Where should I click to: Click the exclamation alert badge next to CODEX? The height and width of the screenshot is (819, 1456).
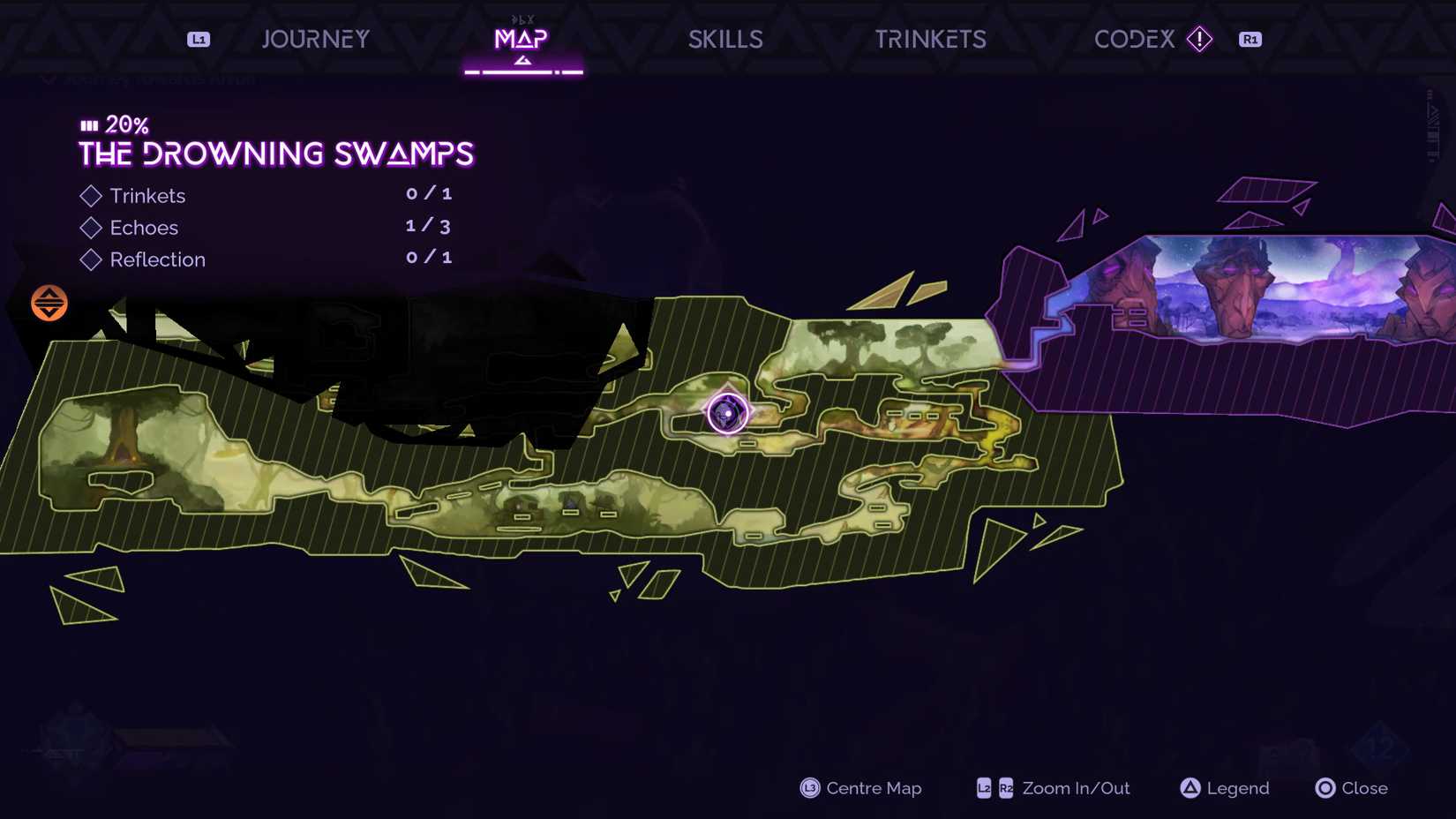pos(1199,39)
